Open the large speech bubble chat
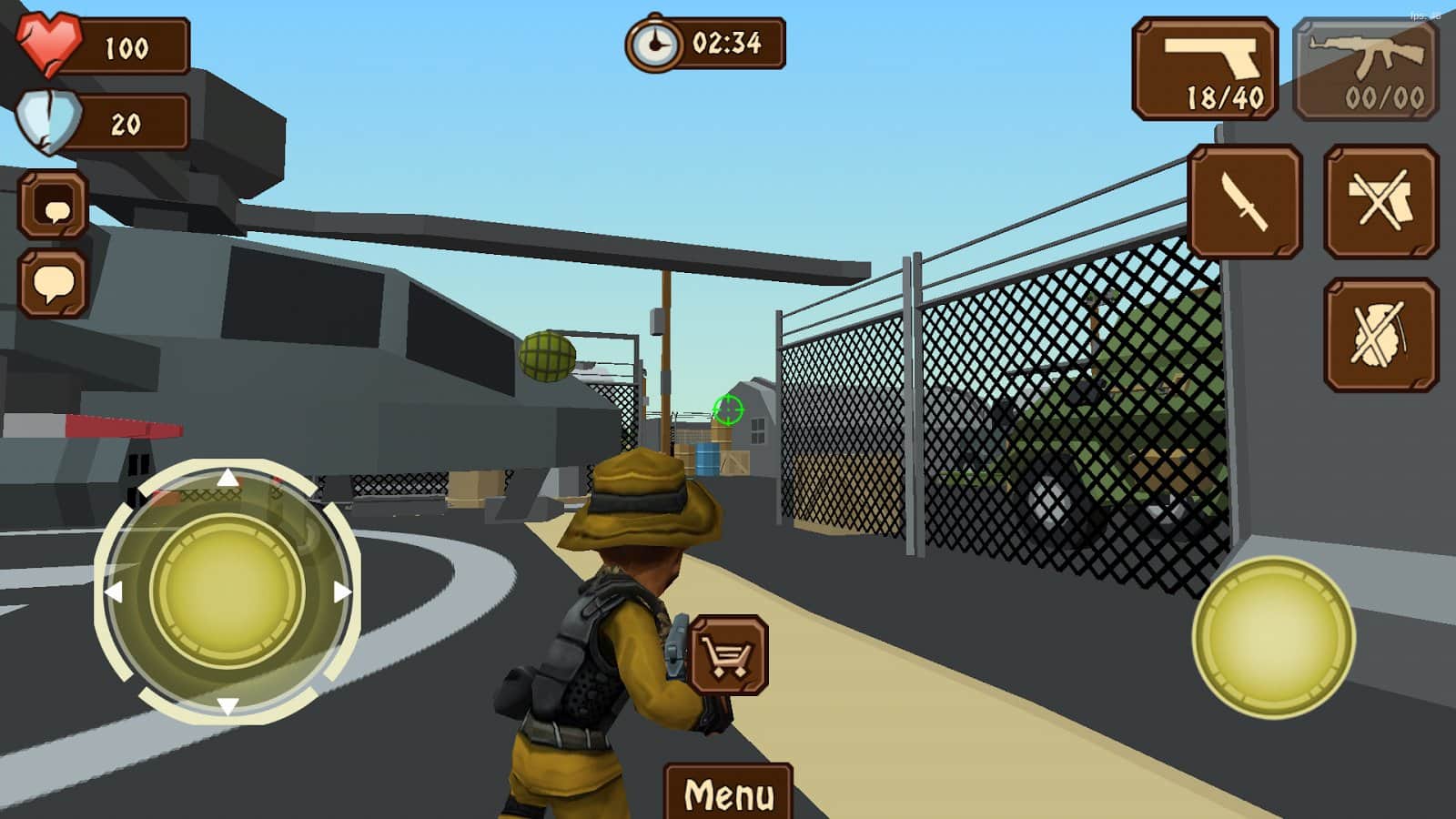The image size is (1456, 819). point(54,284)
